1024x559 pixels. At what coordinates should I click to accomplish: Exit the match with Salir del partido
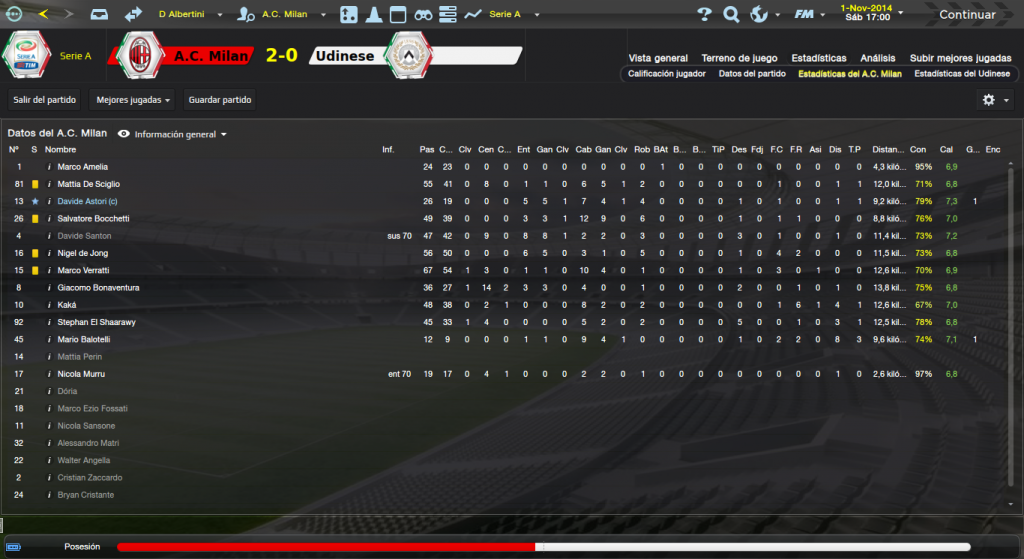click(44, 100)
